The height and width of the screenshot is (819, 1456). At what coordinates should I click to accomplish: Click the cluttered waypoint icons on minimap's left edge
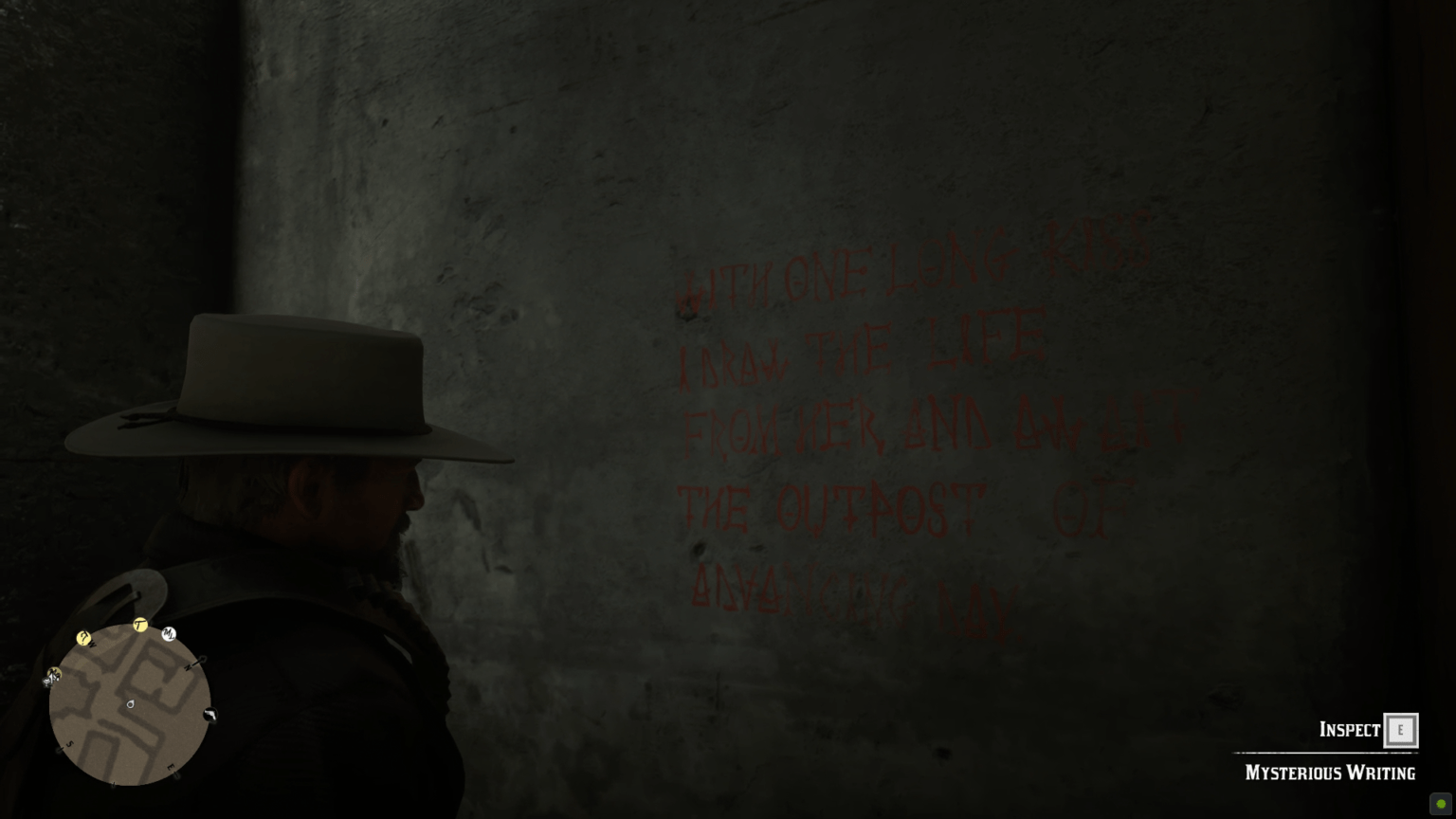pyautogui.click(x=51, y=677)
